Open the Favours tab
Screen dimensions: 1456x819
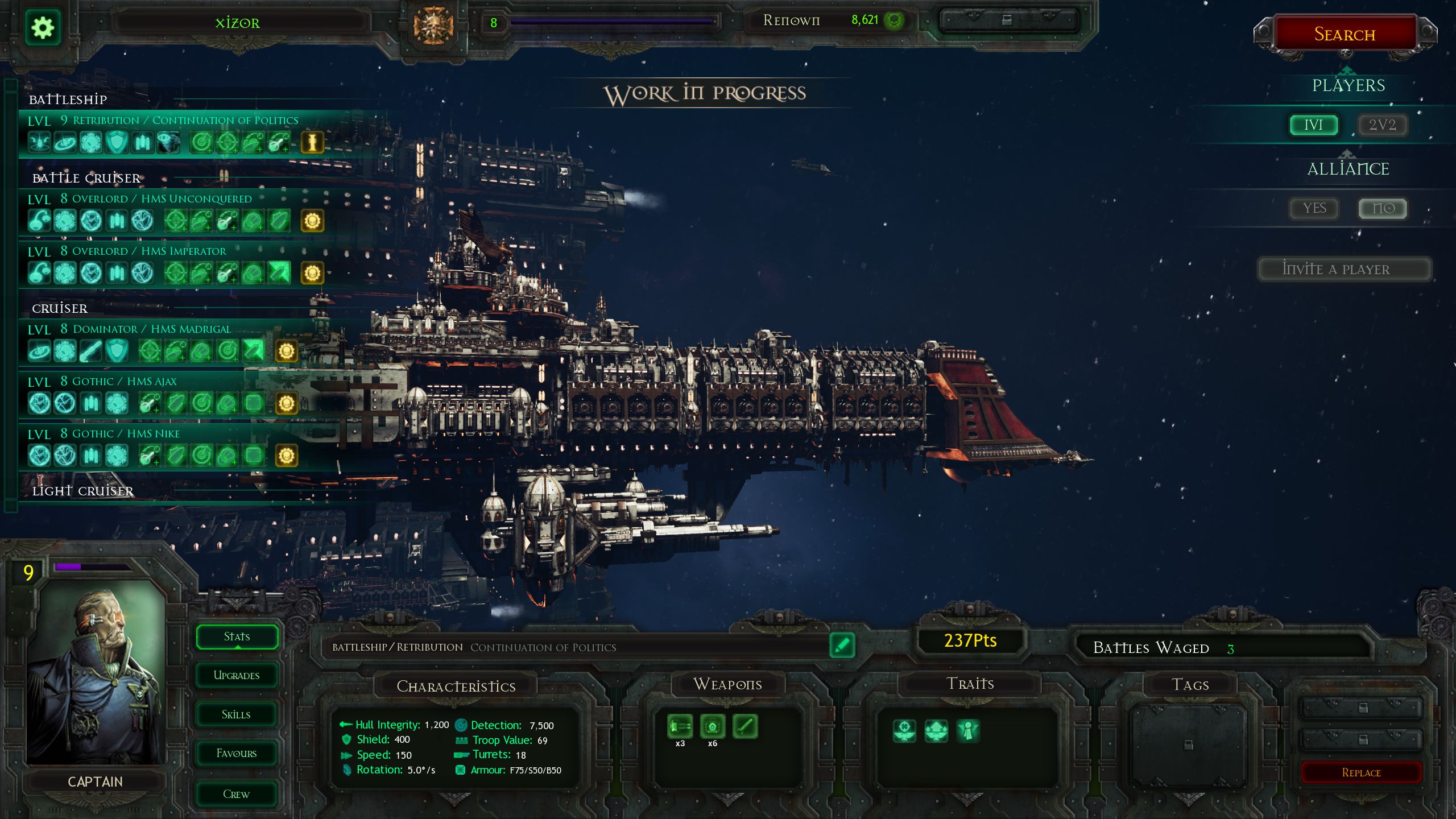point(237,754)
